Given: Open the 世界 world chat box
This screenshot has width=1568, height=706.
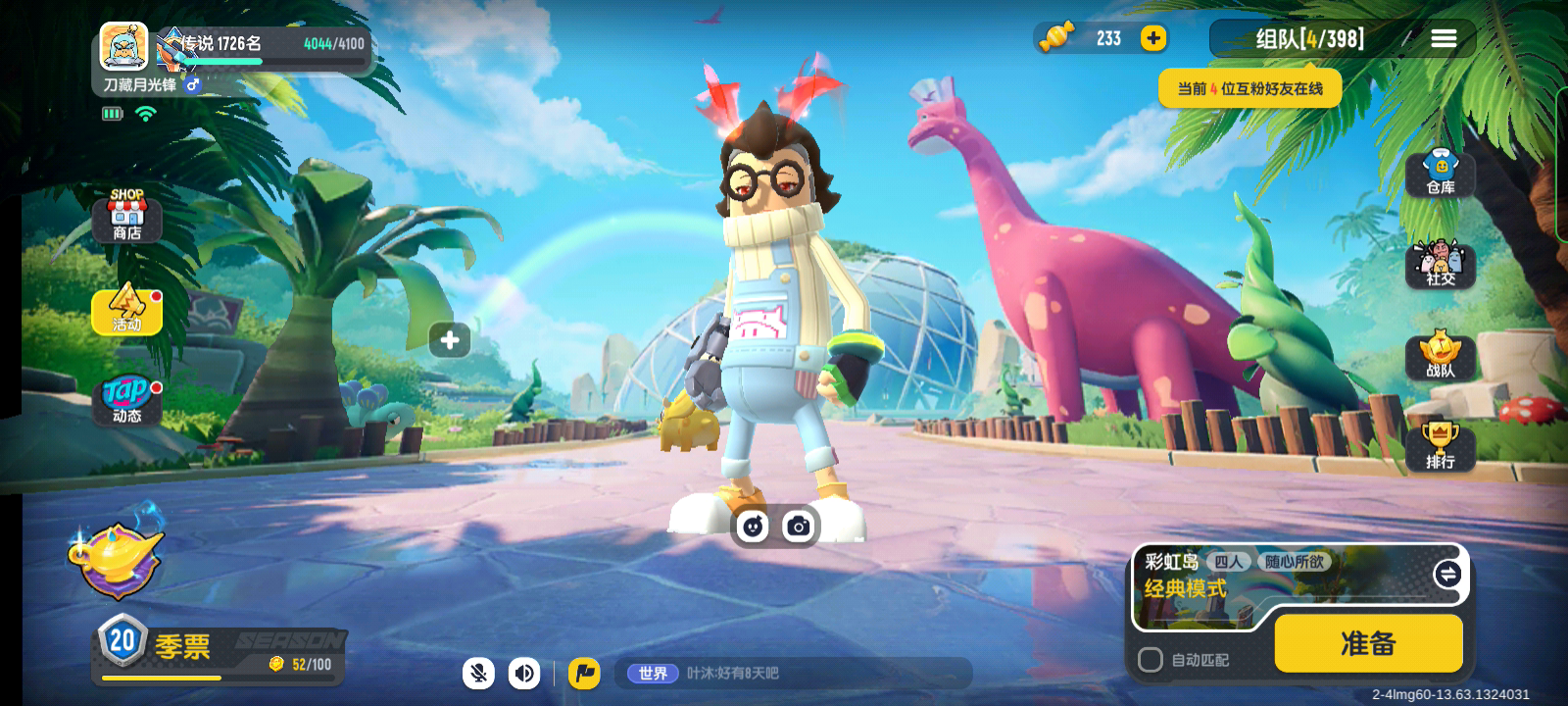Looking at the screenshot, I should [x=794, y=673].
